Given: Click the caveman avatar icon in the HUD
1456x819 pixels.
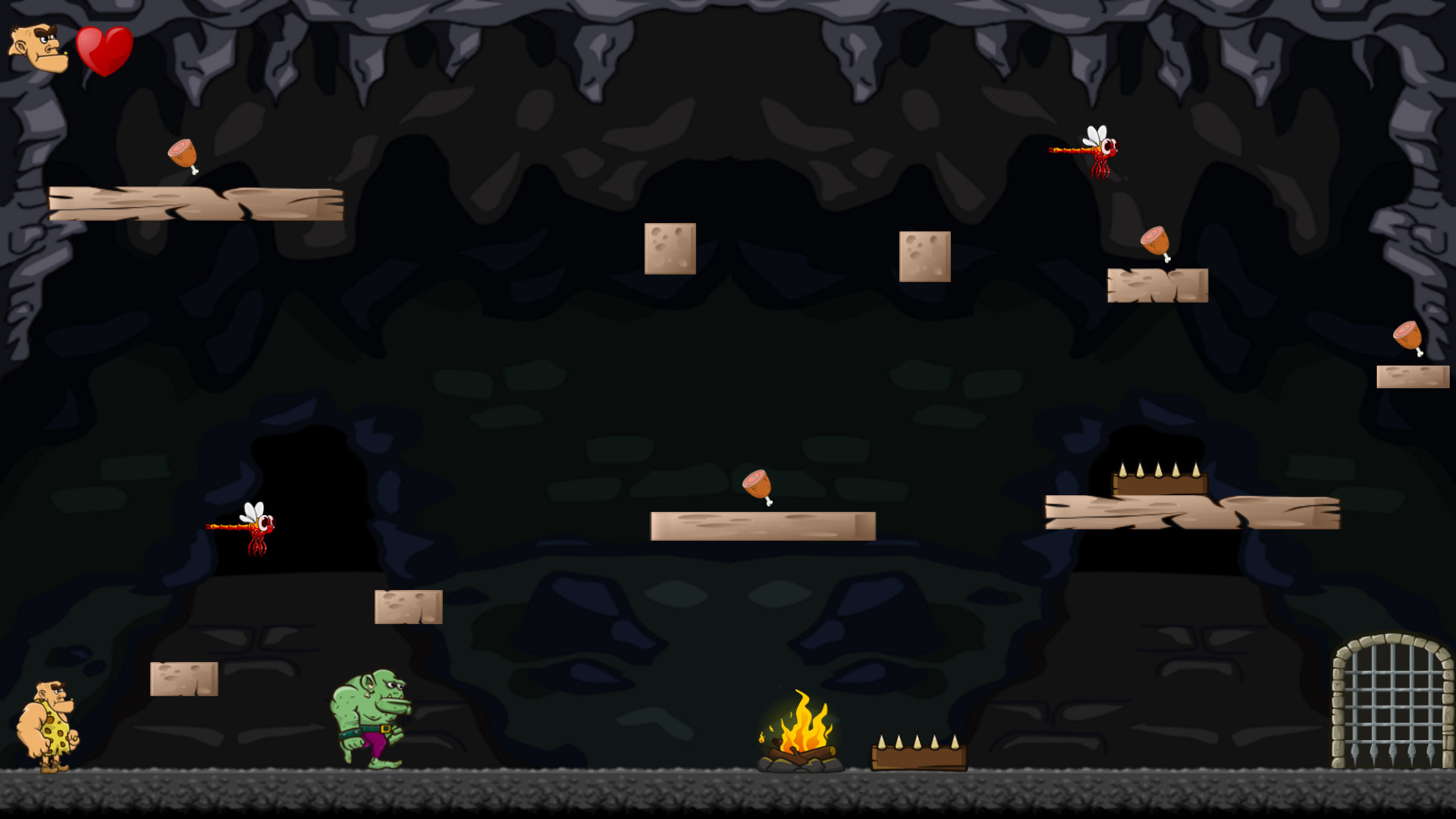Looking at the screenshot, I should tap(38, 49).
